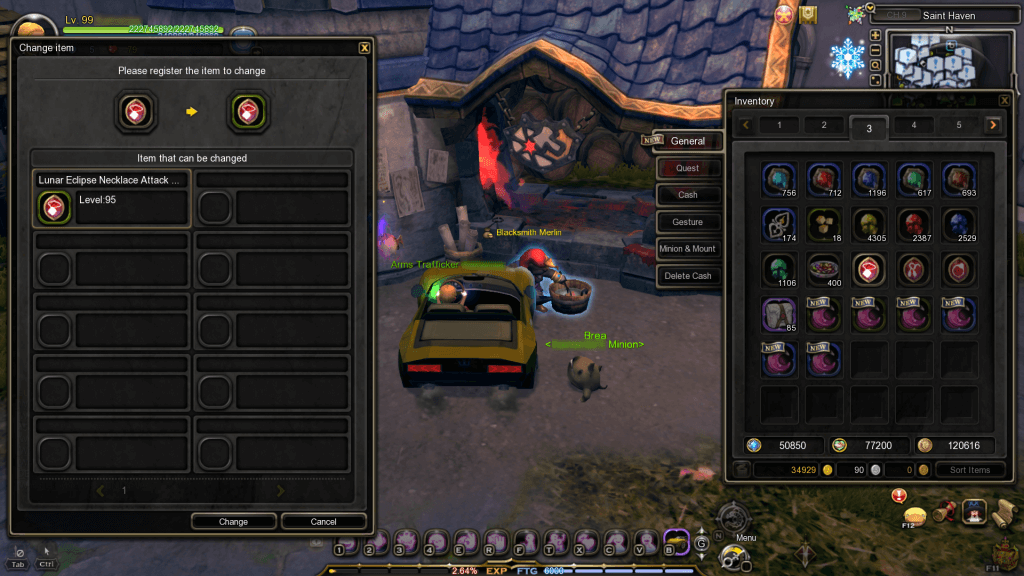Click the Sort Items button
This screenshot has height=576, width=1024.
tap(970, 470)
